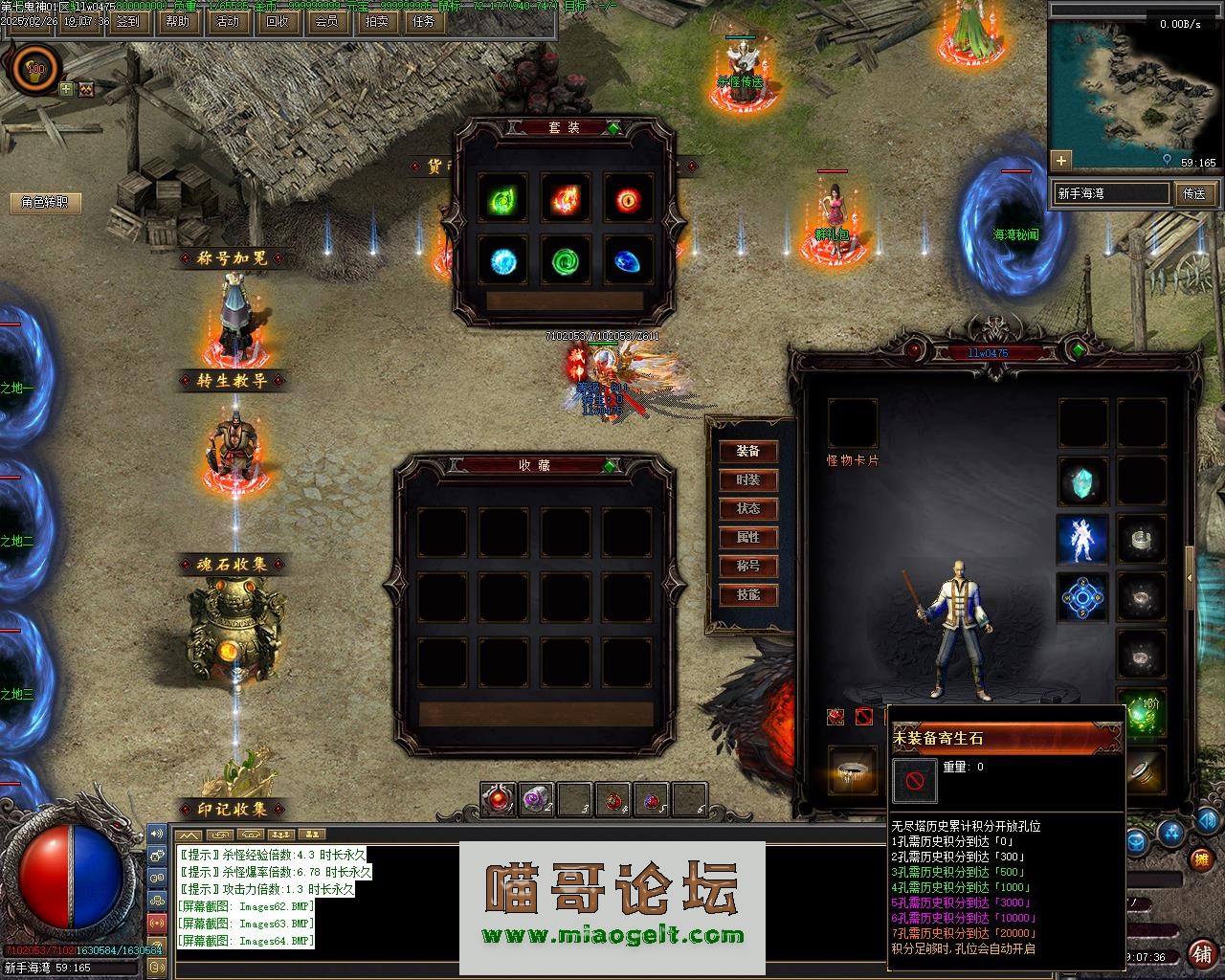Open the 称号 title tab
This screenshot has width=1225, height=980.
click(748, 566)
